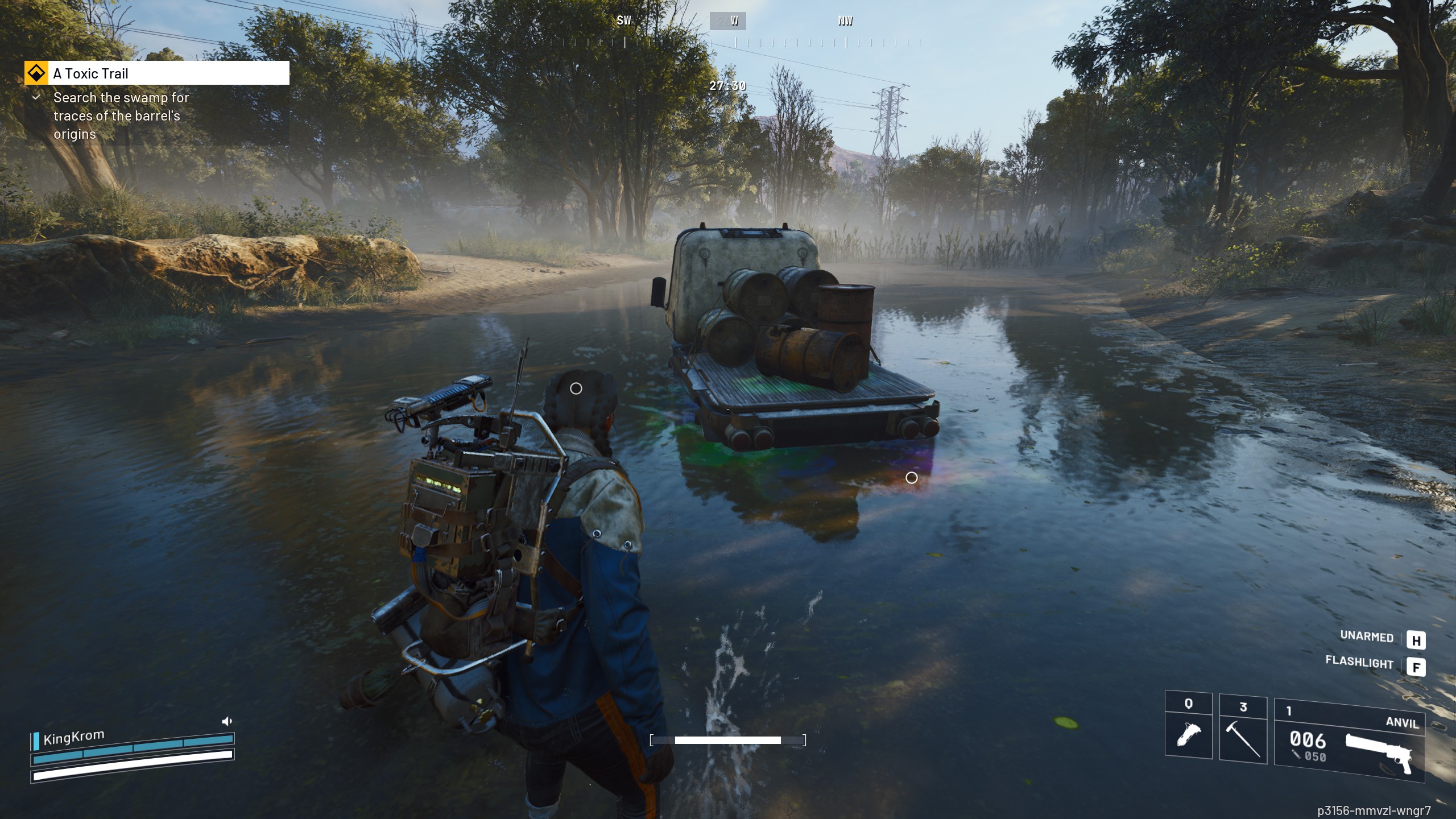Click the stamina bar at bottom center
1456x819 pixels.
pyautogui.click(x=728, y=741)
